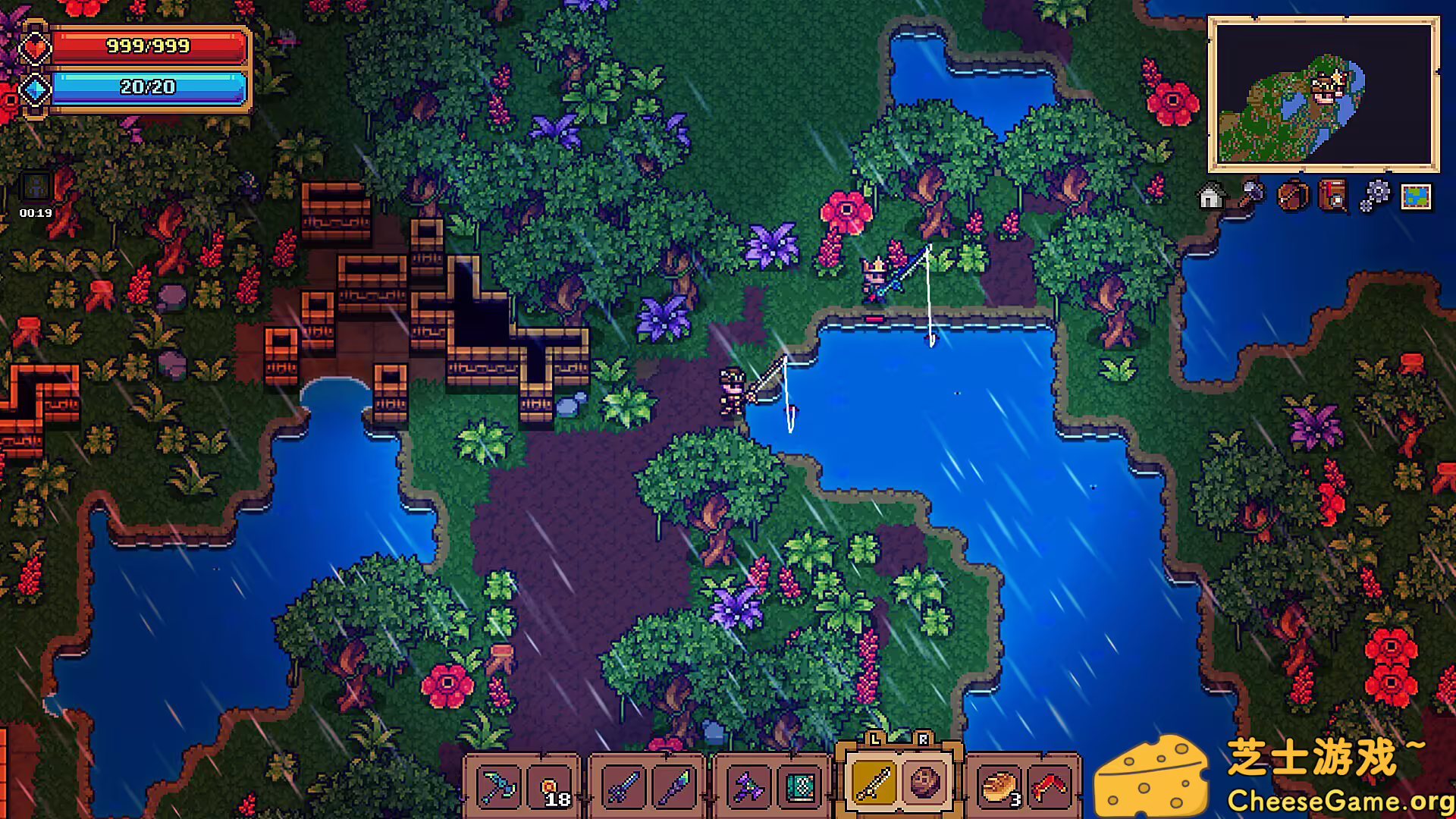Screen dimensions: 1456x819
Task: Click the net-patterned book in the hotbar
Action: [x=800, y=786]
